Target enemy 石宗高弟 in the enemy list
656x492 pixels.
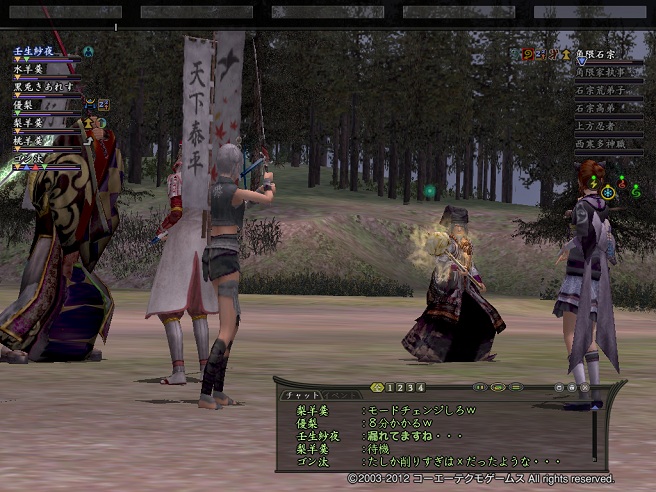point(597,108)
